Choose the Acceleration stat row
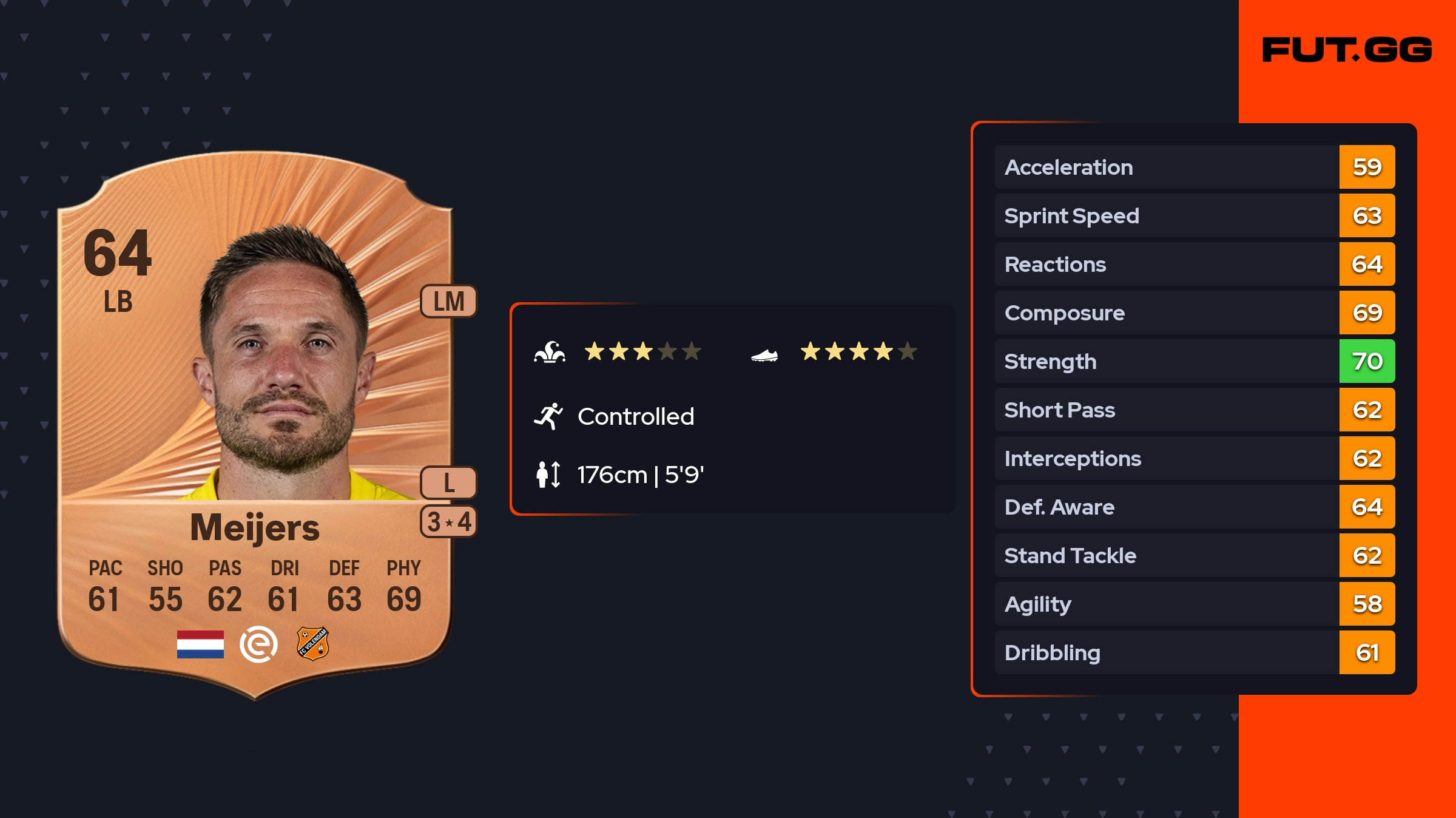 point(1194,167)
